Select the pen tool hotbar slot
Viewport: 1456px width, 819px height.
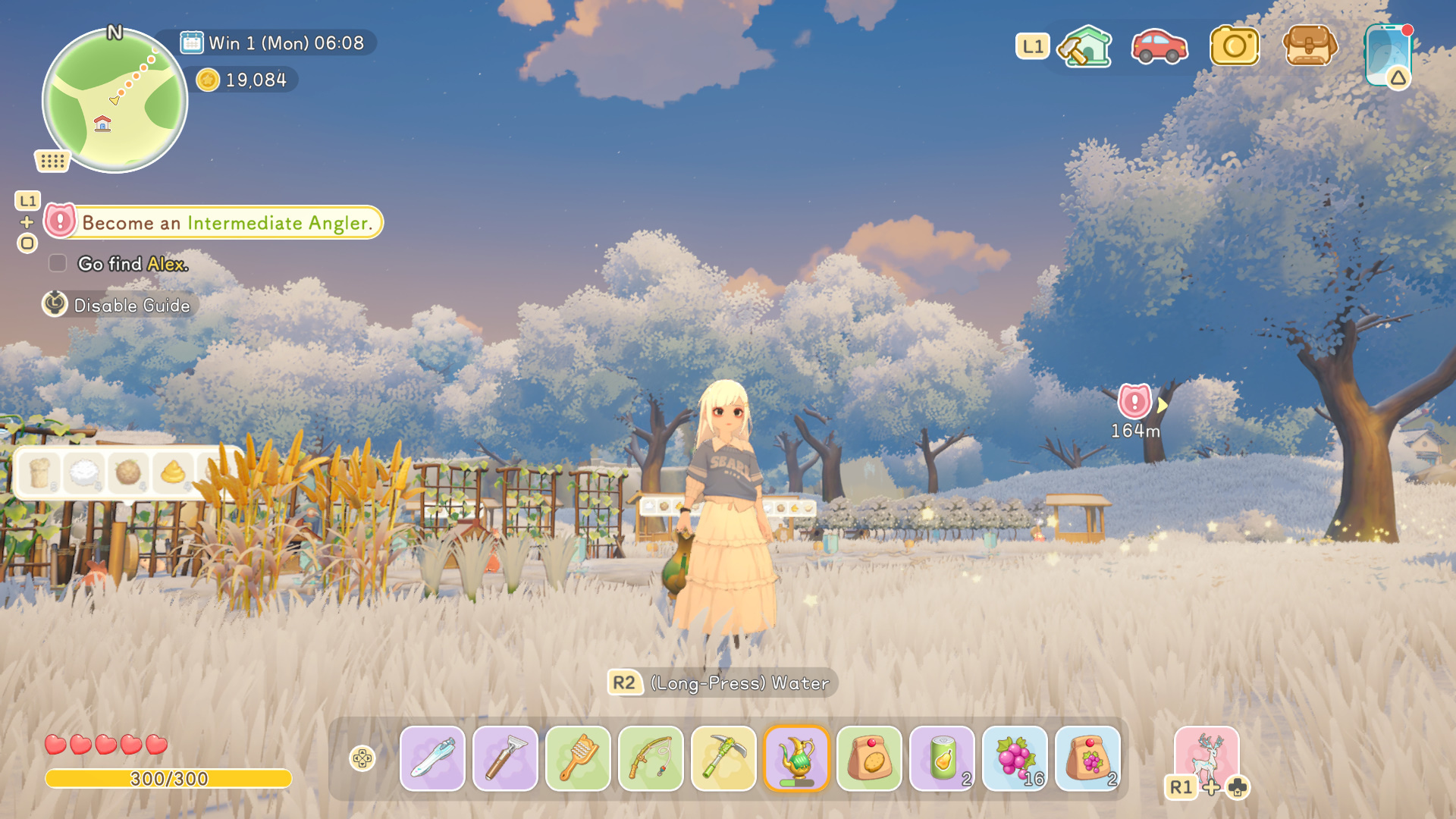[x=432, y=758]
